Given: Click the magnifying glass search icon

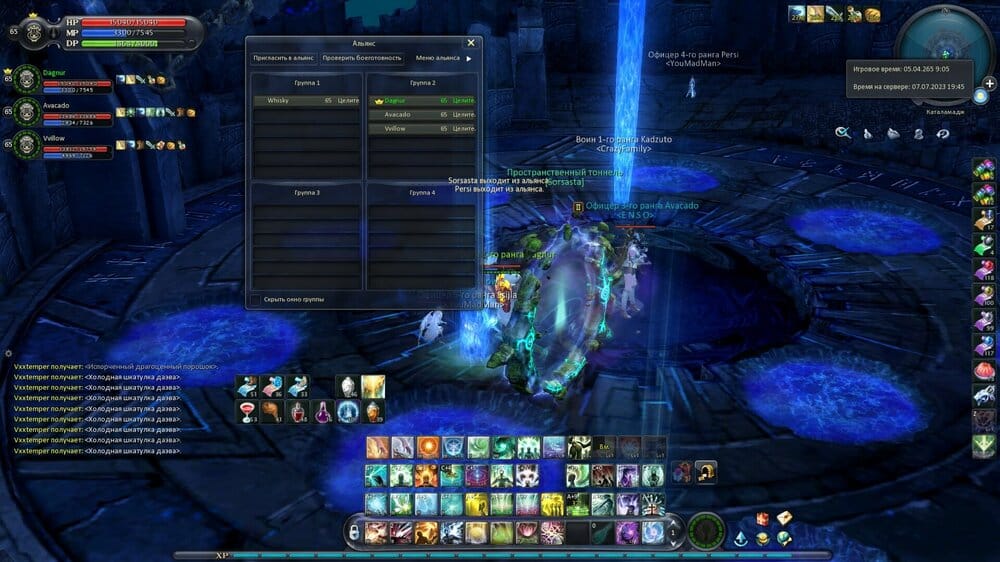Looking at the screenshot, I should point(843,132).
